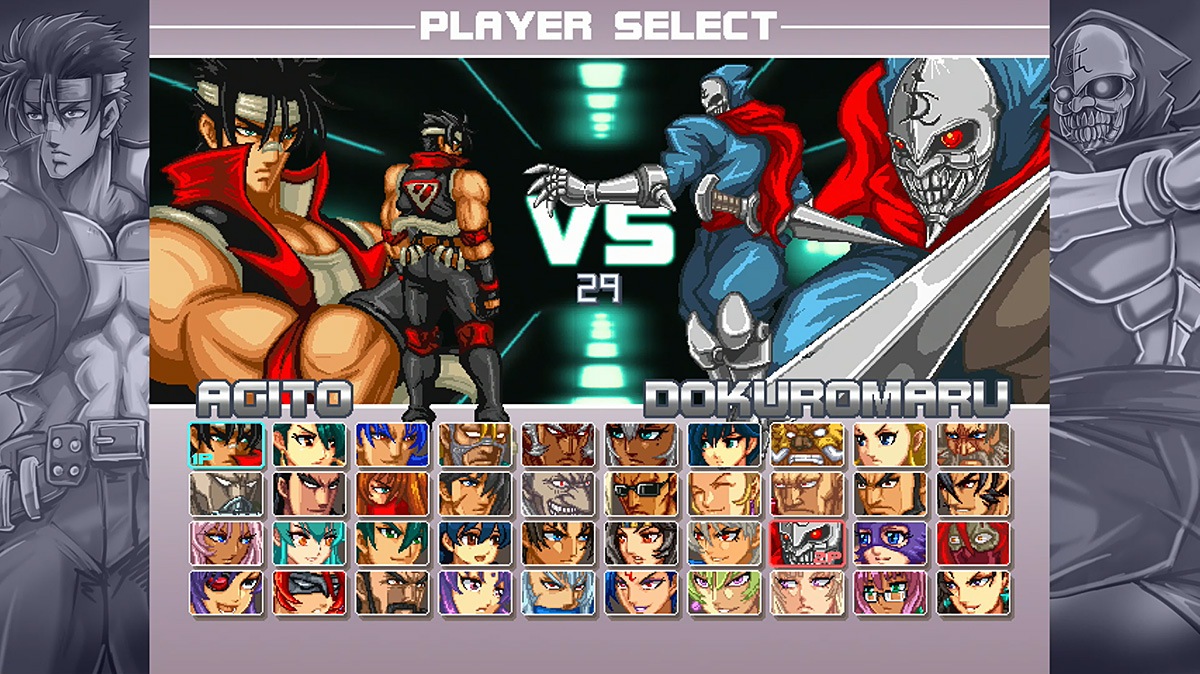Pick the fighter wearing dark sunglasses
Viewport: 1200px width, 674px height.
coord(641,494)
